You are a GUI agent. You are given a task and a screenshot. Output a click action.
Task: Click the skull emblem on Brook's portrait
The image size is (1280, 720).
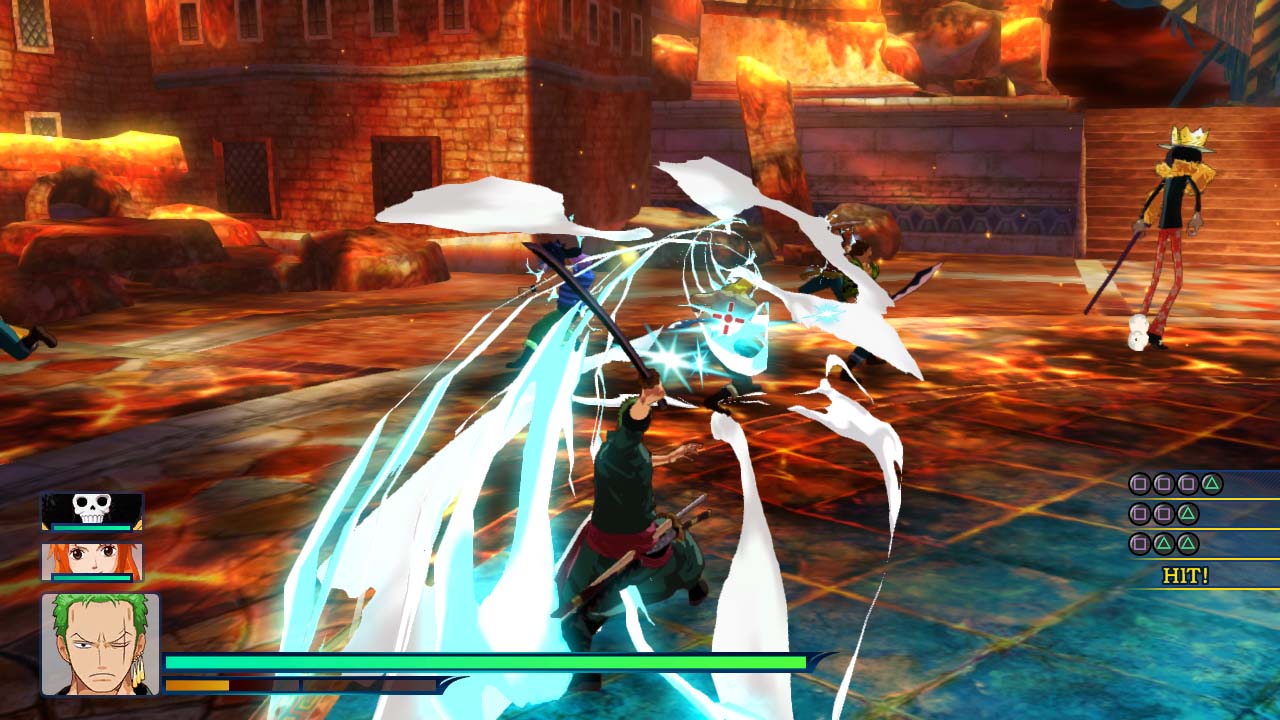(90, 508)
